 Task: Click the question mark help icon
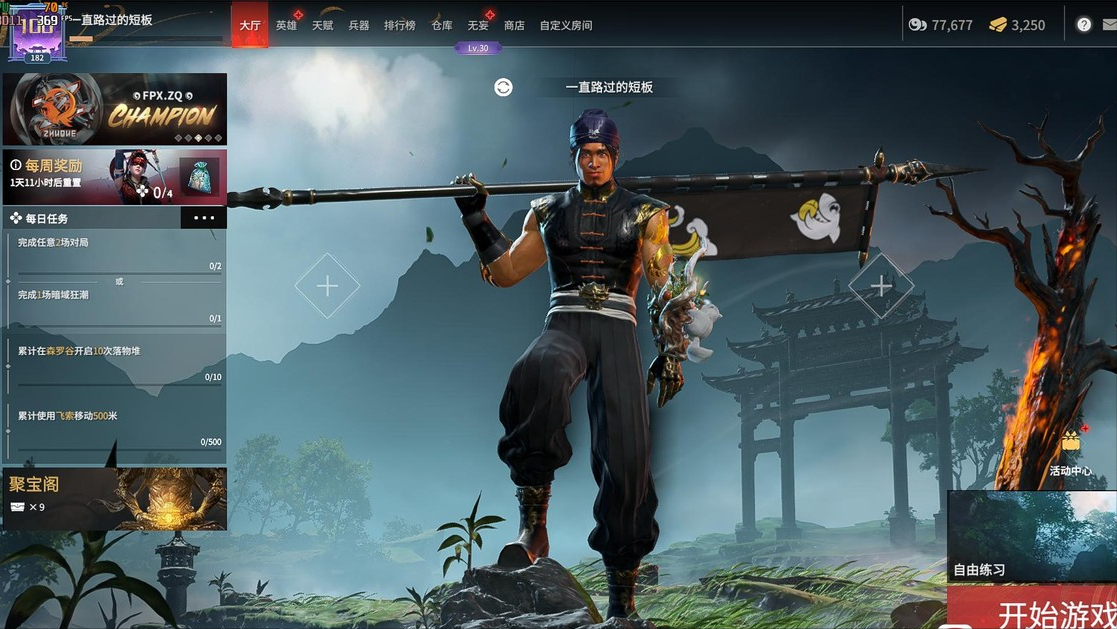pyautogui.click(x=1084, y=25)
